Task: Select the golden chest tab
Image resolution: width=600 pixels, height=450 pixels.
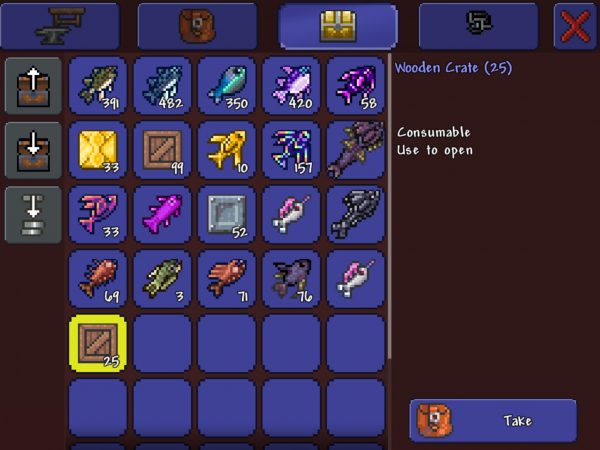Action: (338, 26)
